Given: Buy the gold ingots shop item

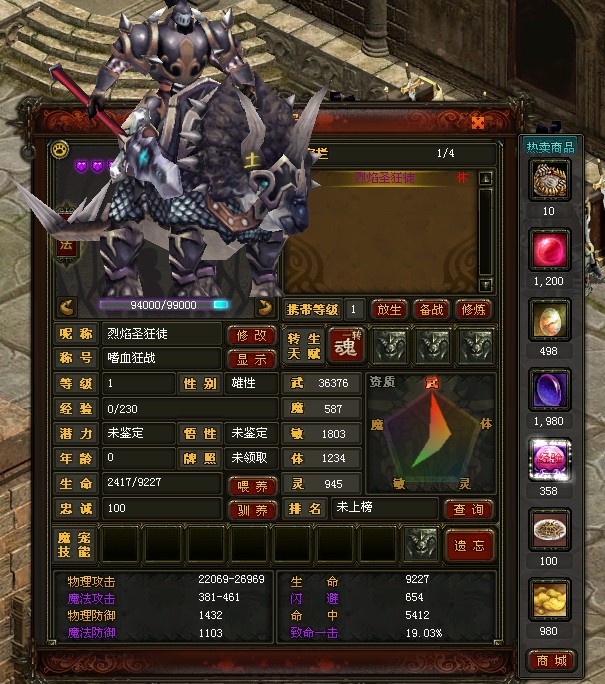Looking at the screenshot, I should tap(550, 600).
